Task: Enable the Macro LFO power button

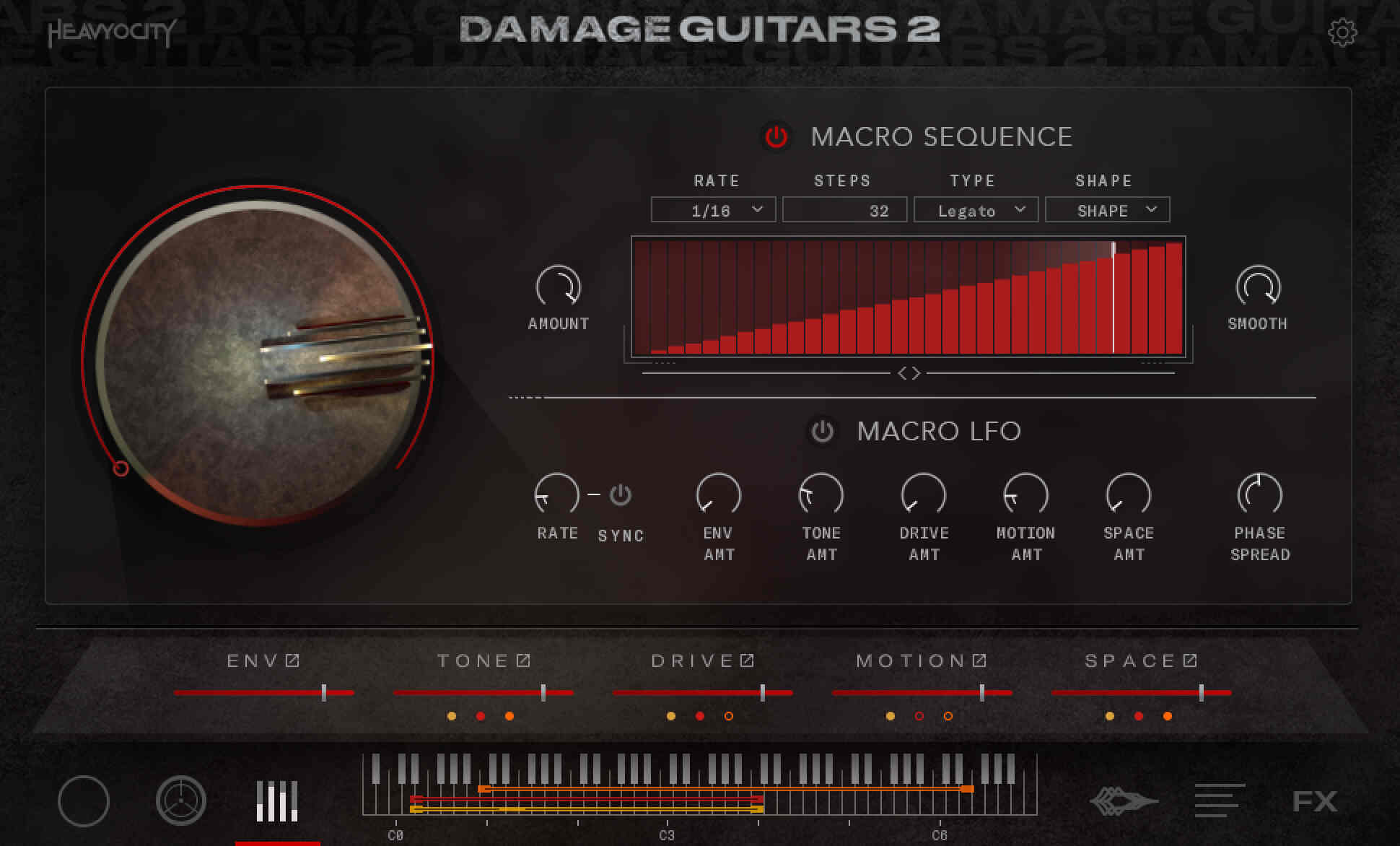Action: [820, 432]
